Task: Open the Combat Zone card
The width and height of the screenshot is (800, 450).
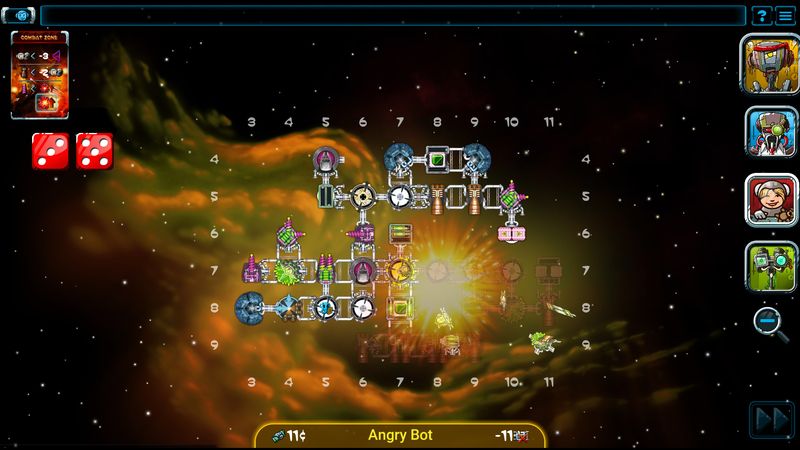Action: [40, 75]
